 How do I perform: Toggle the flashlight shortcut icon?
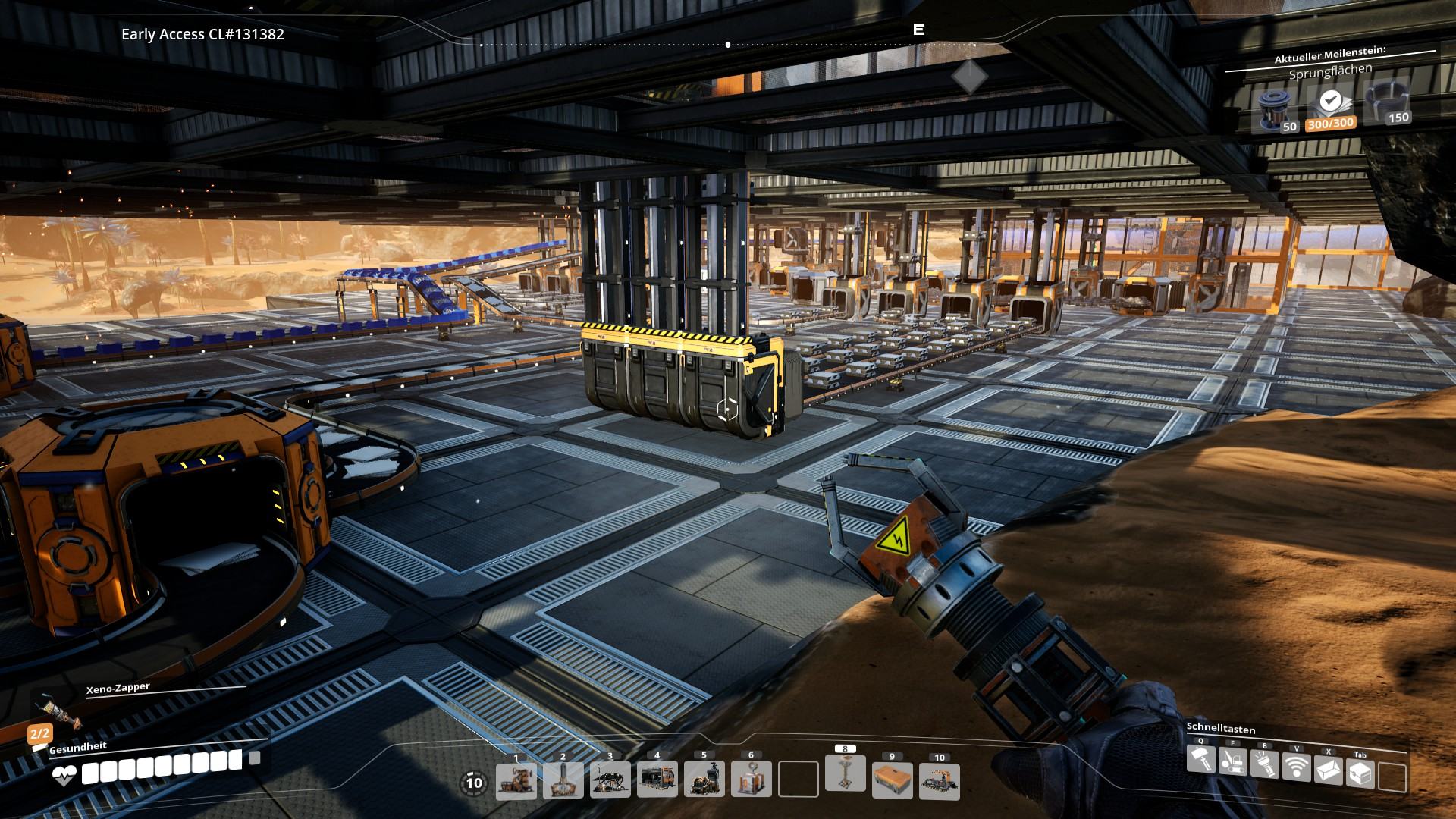1264,763
